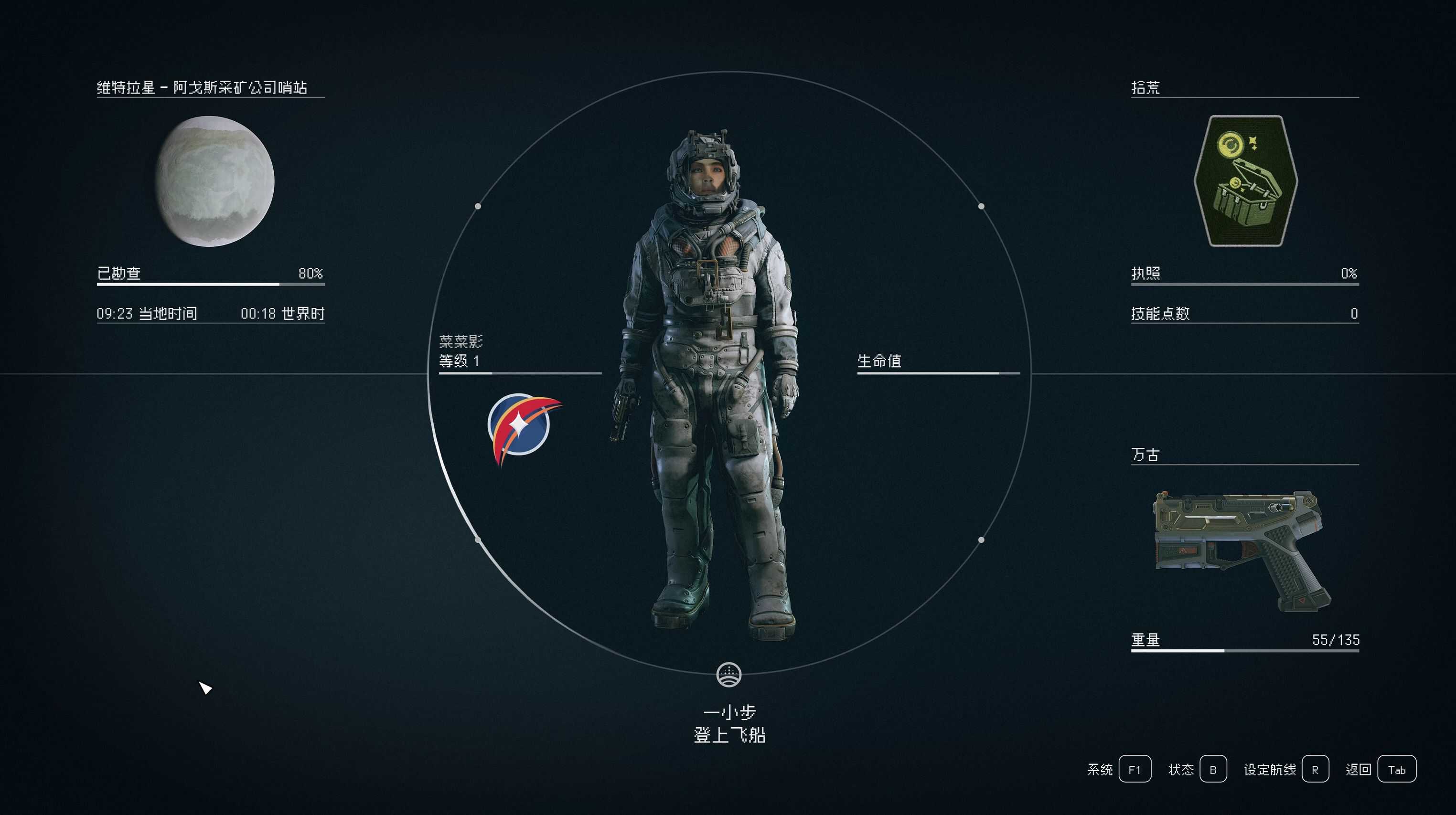Select the 已勘查 survey progress row
Viewport: 1456px width, 815px height.
coord(210,275)
